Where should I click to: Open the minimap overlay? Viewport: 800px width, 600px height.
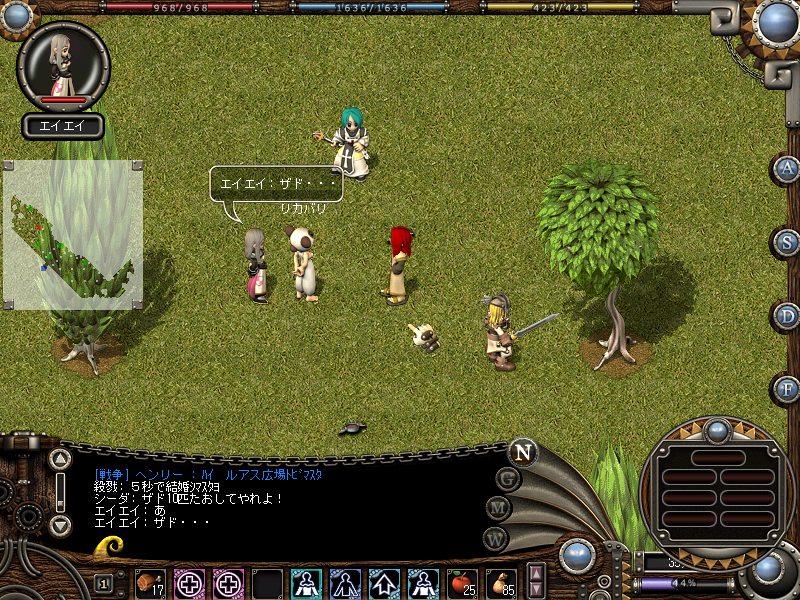point(73,233)
